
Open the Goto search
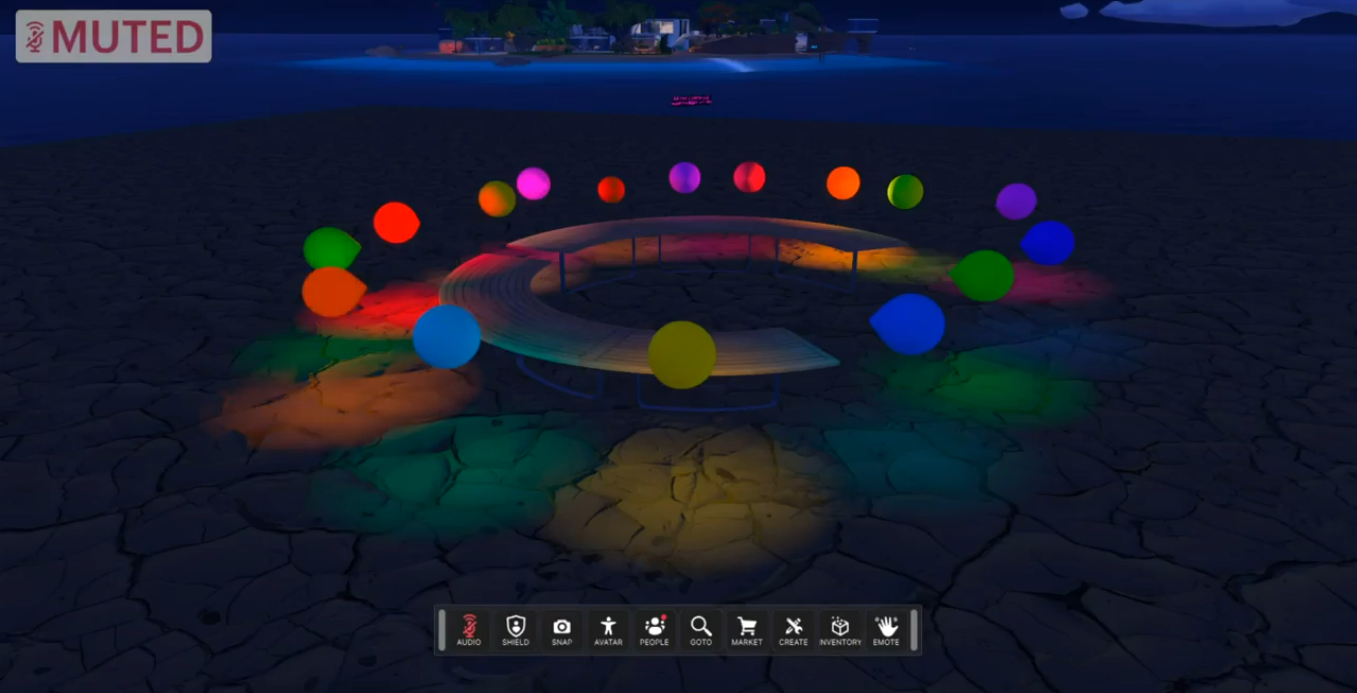coord(701,630)
